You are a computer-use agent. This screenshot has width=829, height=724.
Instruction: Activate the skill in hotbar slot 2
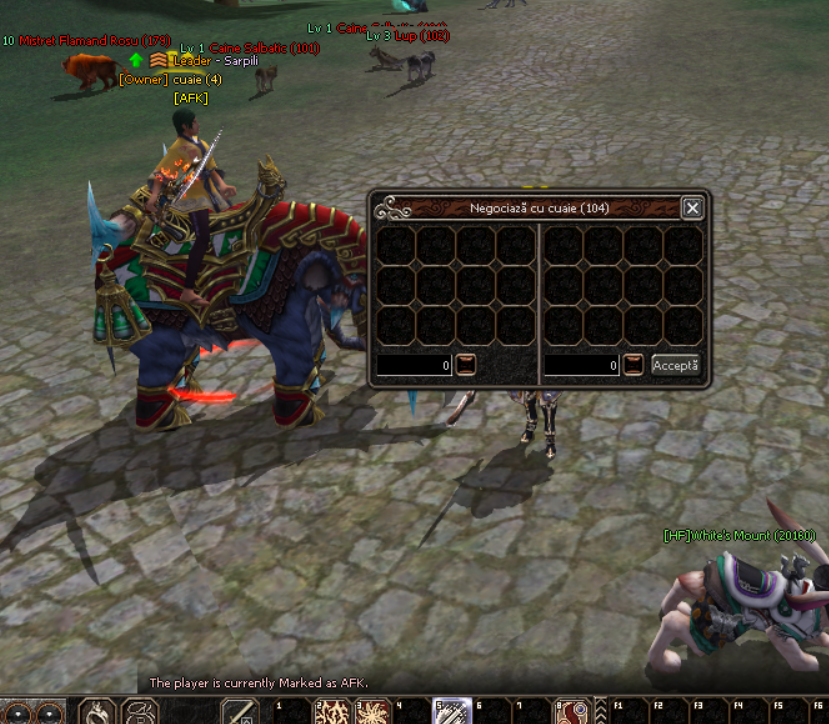(331, 712)
